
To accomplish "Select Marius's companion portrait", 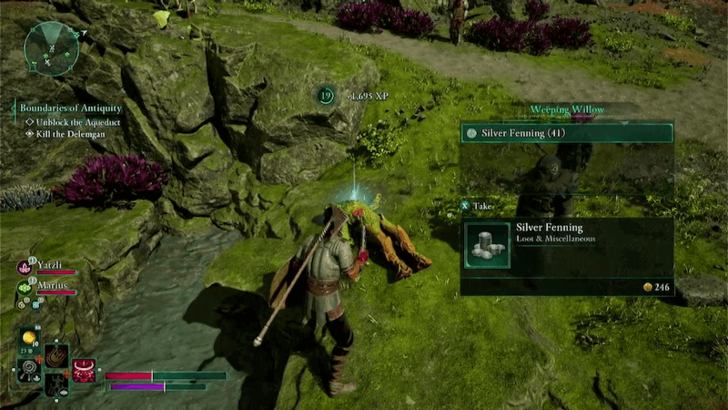I will click(24, 287).
